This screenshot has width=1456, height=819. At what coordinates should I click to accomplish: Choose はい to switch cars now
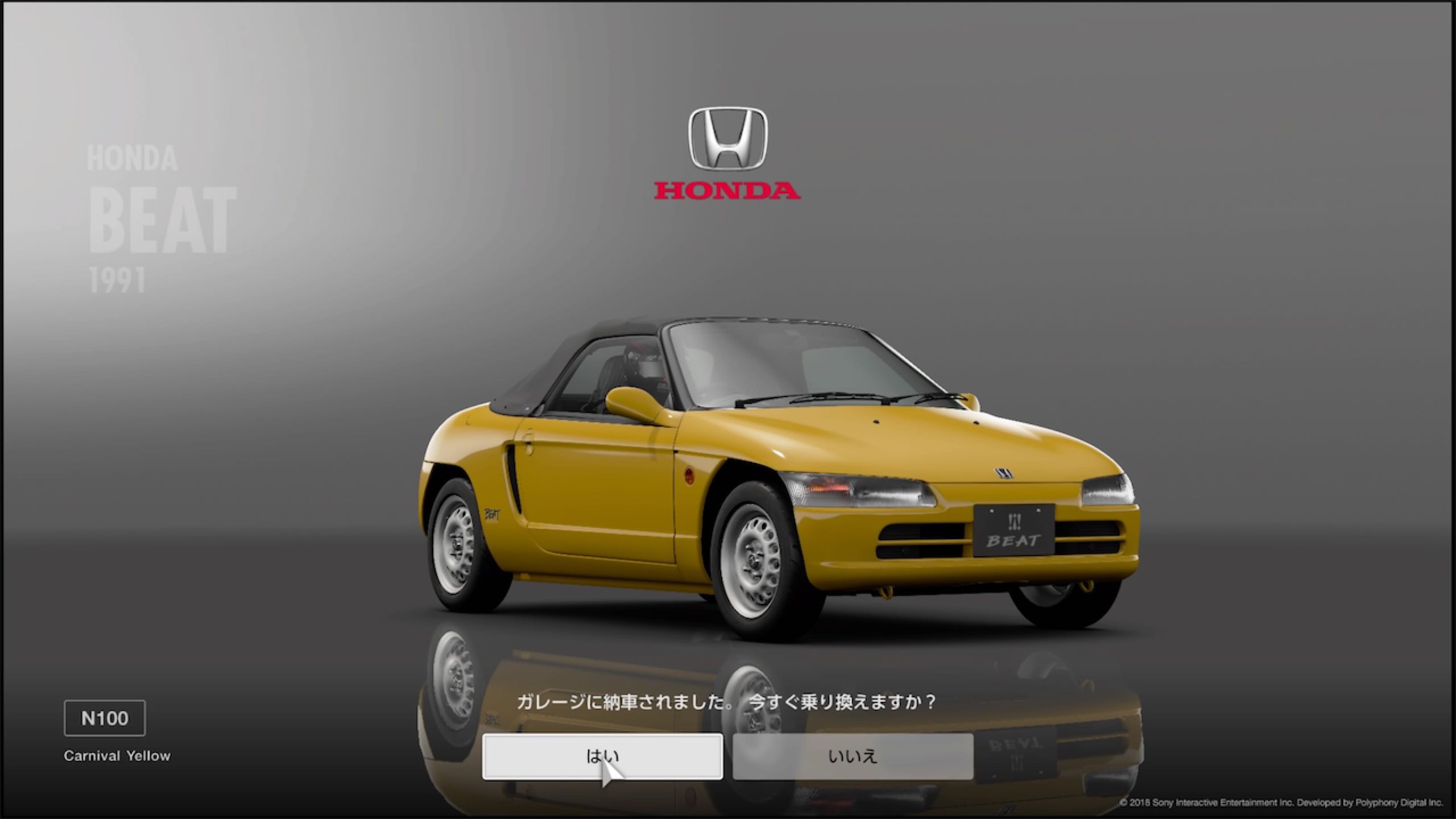602,756
